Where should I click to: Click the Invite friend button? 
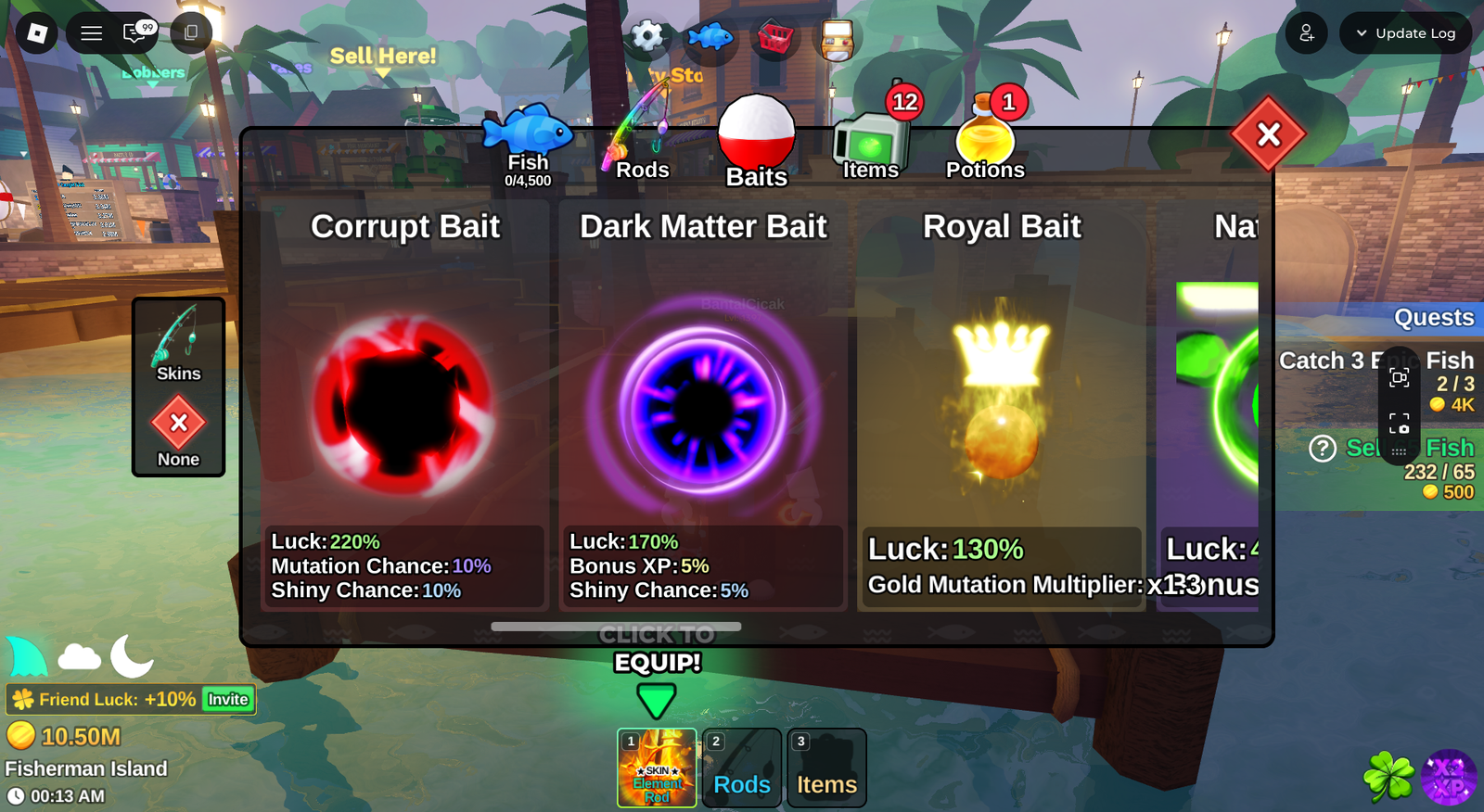pyautogui.click(x=228, y=700)
